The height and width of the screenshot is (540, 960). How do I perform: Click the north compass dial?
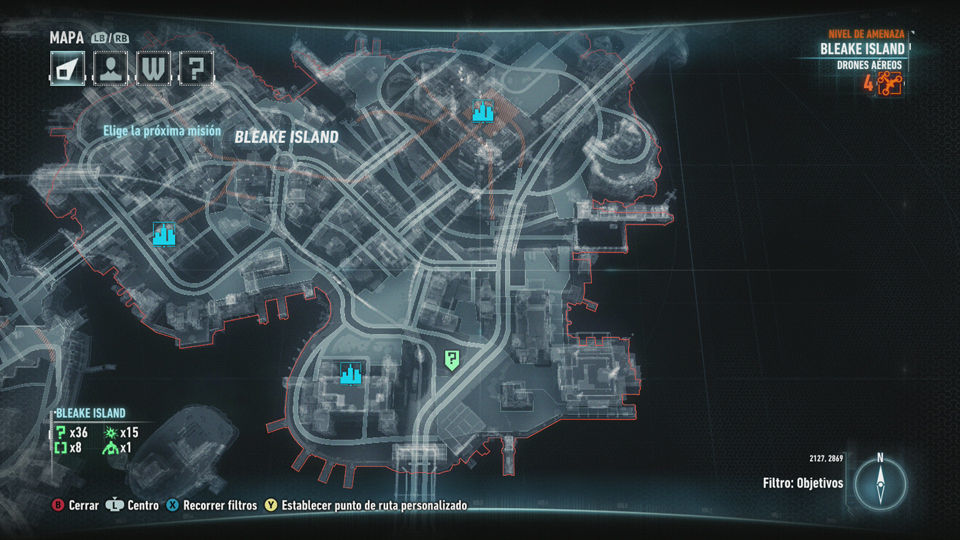(880, 484)
